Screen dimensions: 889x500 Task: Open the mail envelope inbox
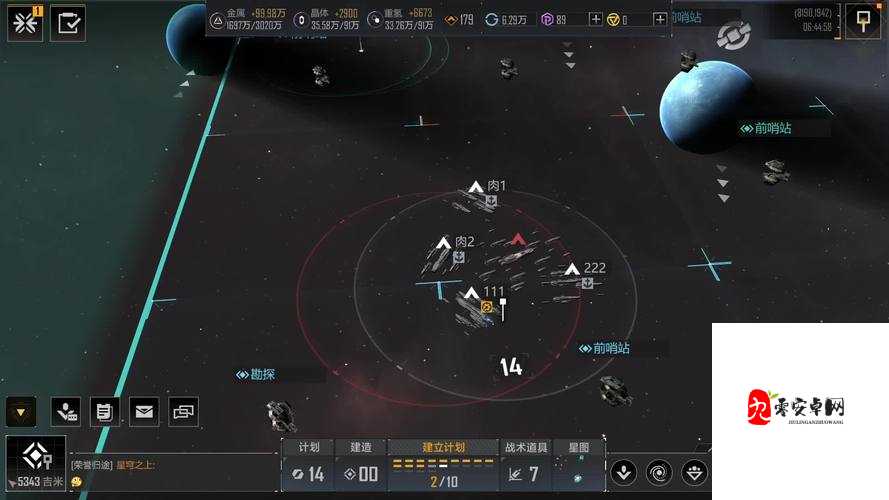point(144,410)
